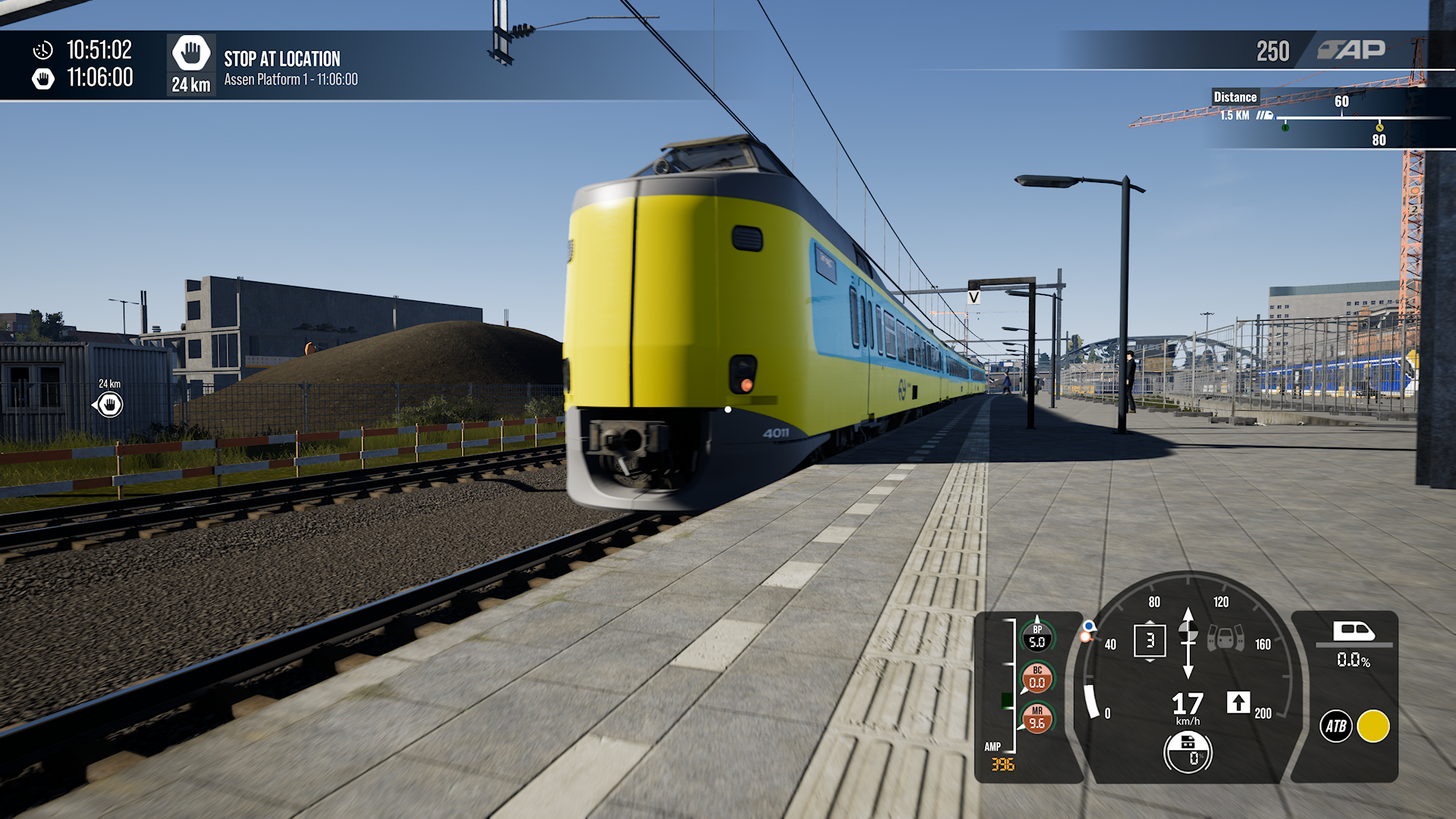Click the power notch box showing 3
Screen dimensions: 1456x819
[x=1150, y=641]
